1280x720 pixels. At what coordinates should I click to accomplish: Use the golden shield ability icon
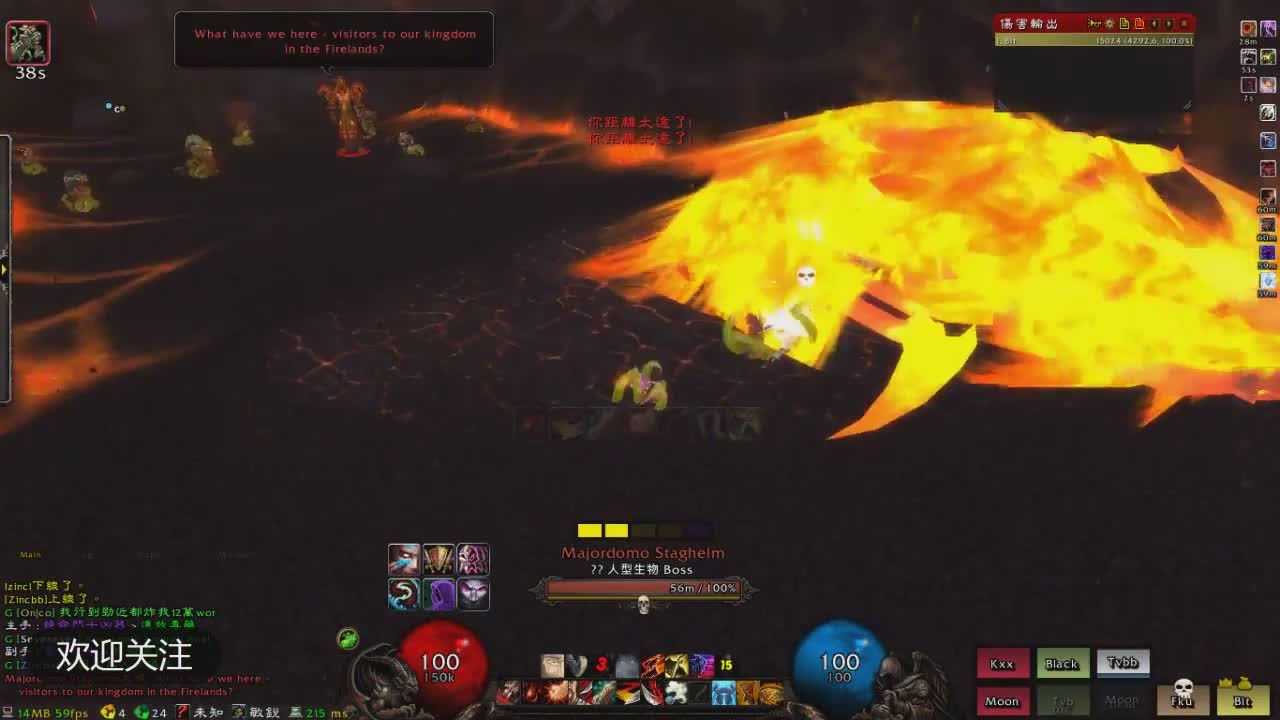439,560
